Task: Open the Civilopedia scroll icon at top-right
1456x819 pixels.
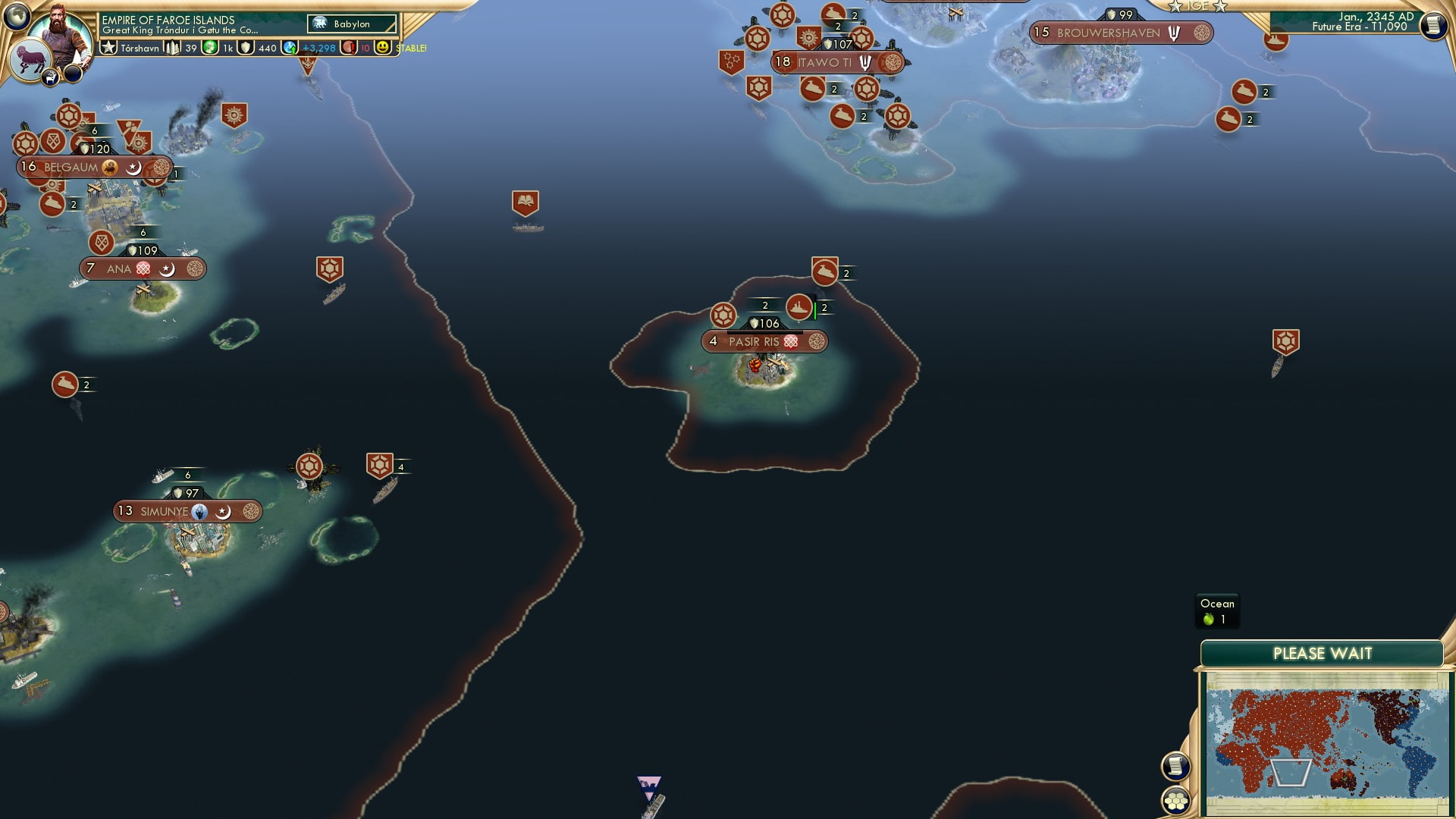Action: pos(1434,25)
